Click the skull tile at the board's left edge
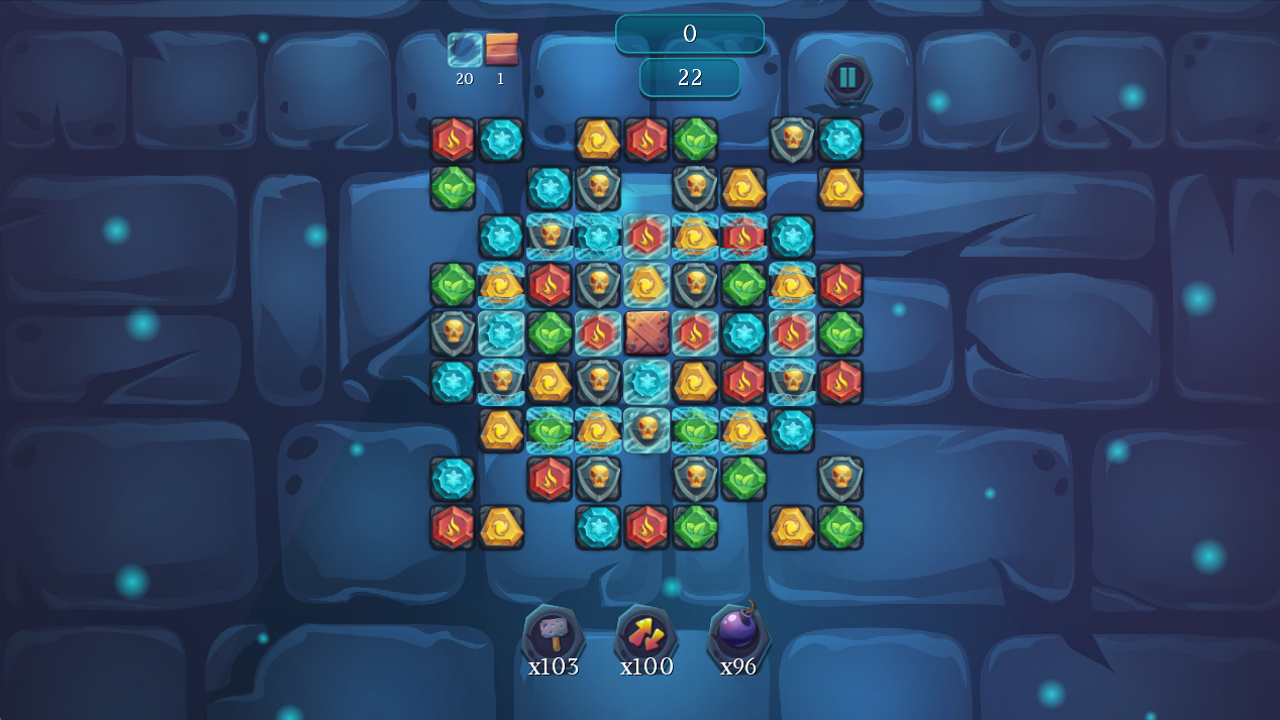 [x=451, y=330]
